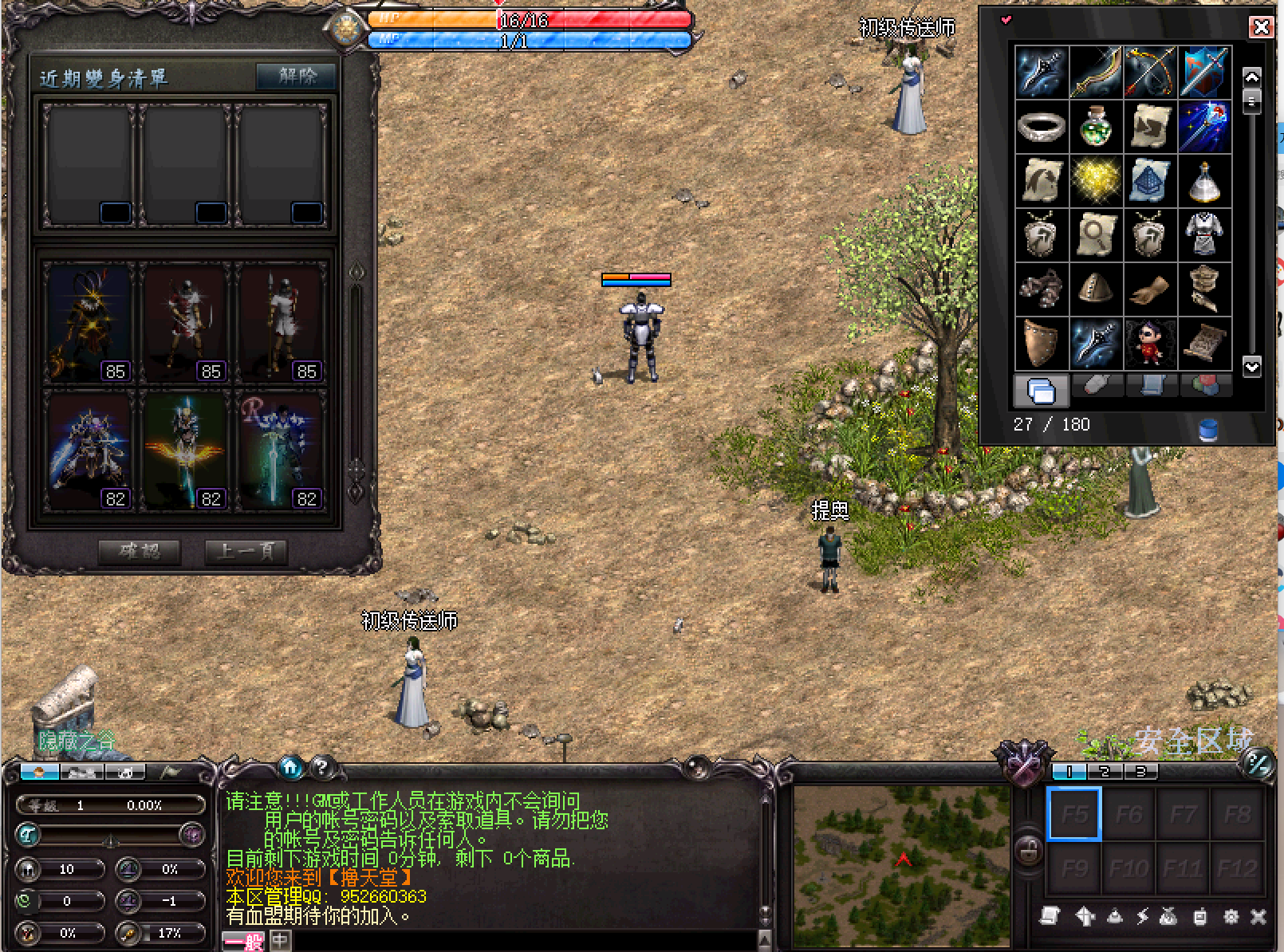Go back with the 上一頁 button
Image resolution: width=1284 pixels, height=952 pixels.
click(x=246, y=552)
